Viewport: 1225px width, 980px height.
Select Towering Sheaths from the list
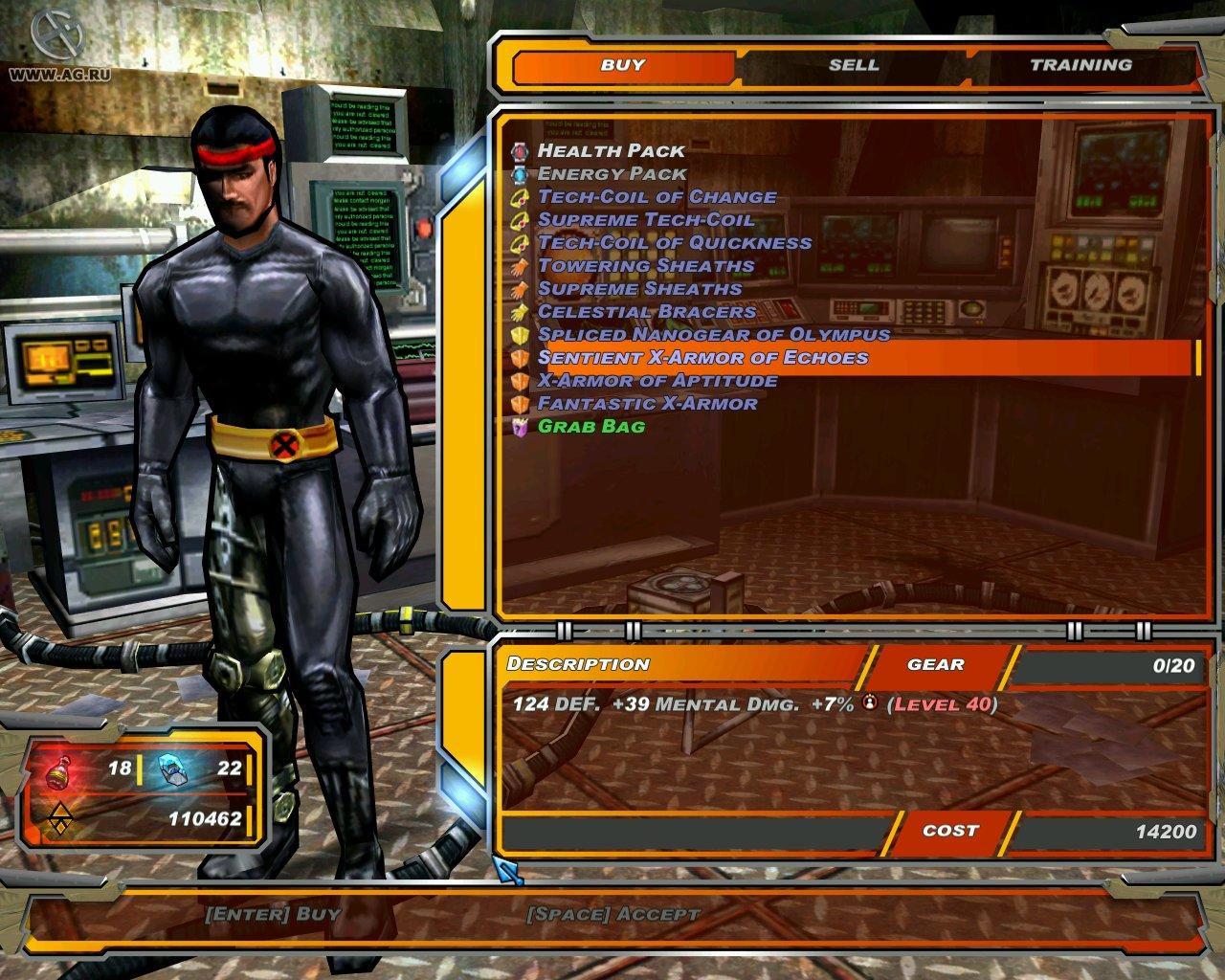tap(646, 265)
